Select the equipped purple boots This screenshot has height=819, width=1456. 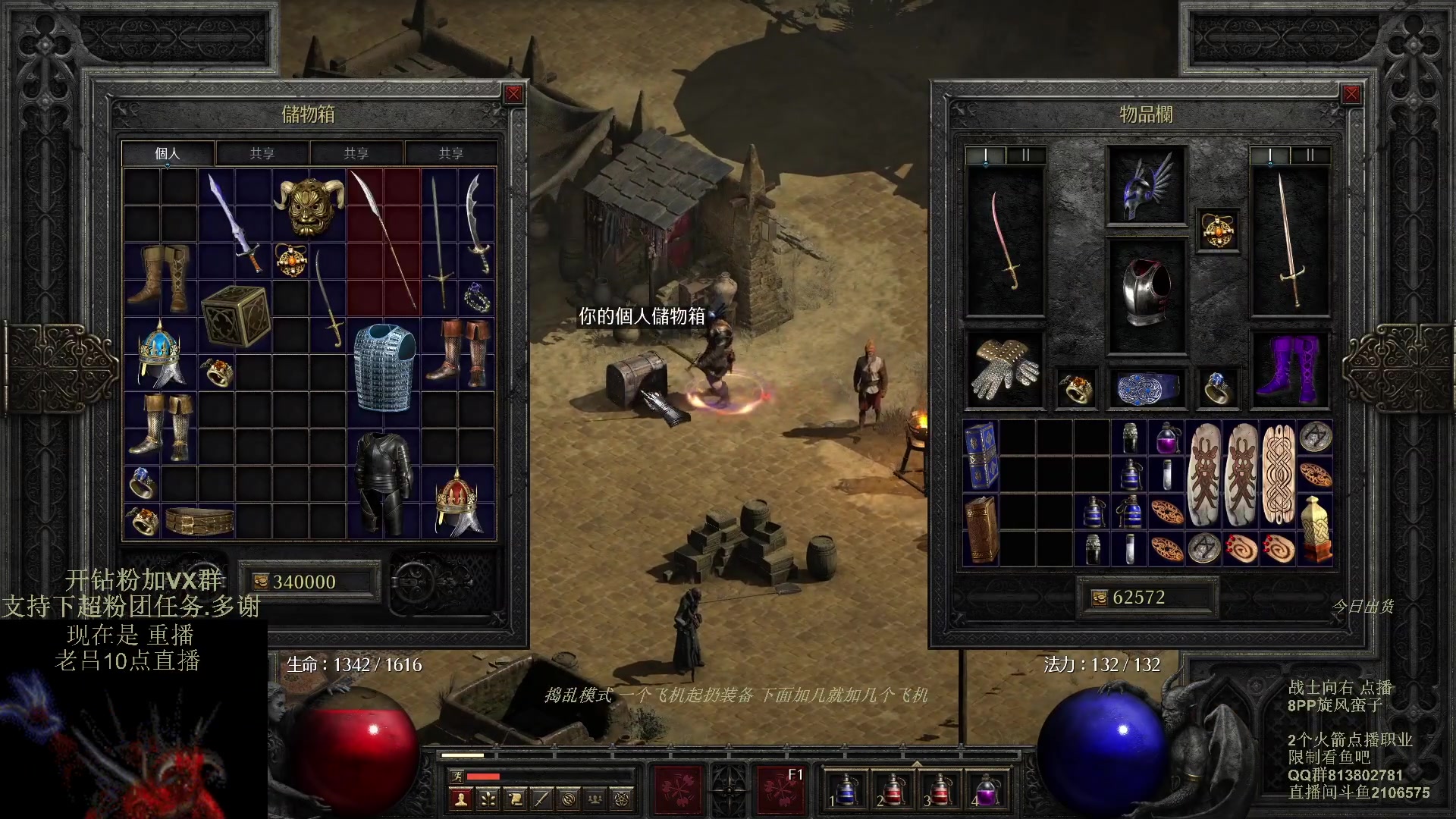click(x=1290, y=370)
